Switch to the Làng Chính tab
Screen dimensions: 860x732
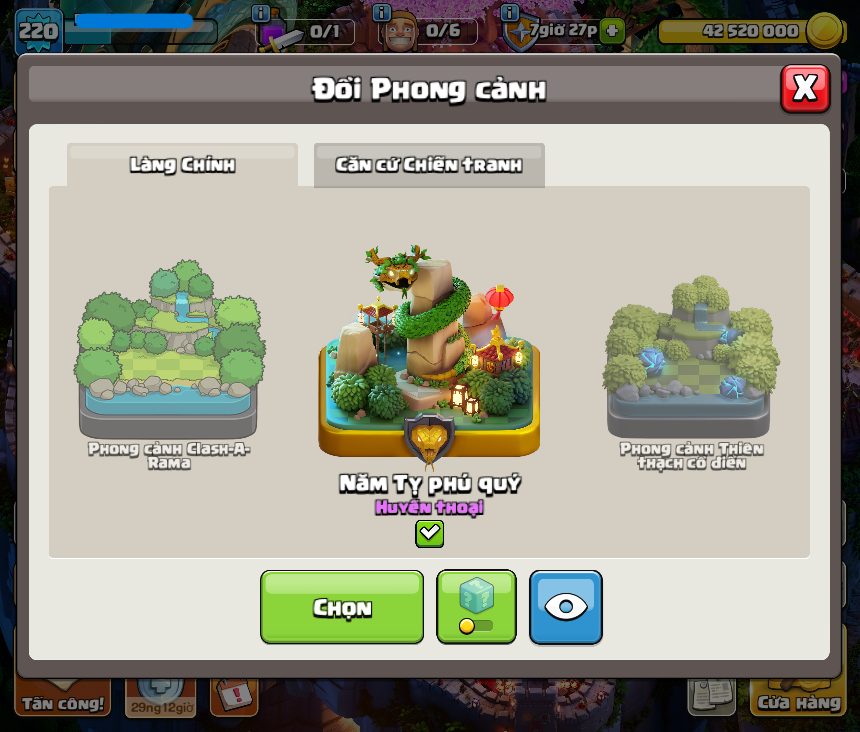coord(182,165)
